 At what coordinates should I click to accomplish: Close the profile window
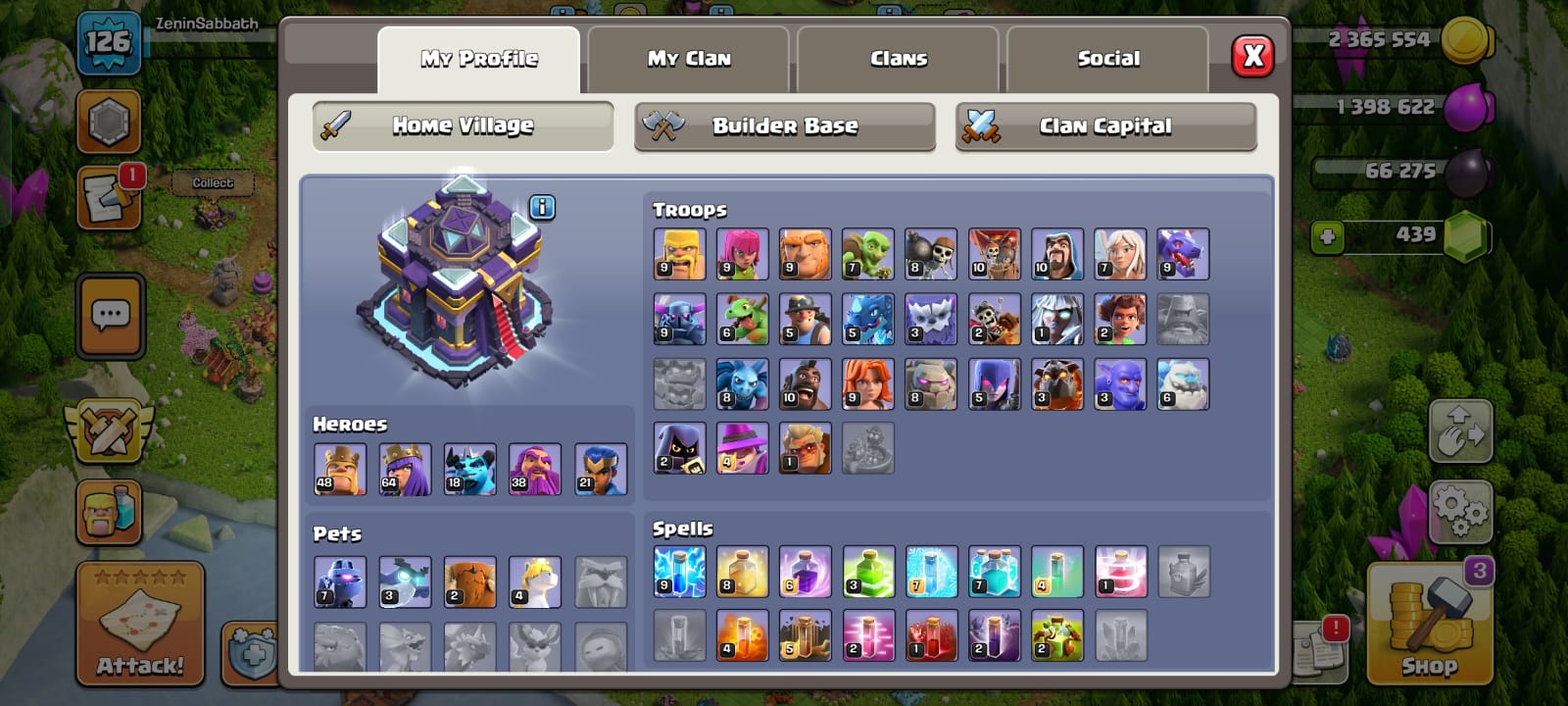click(x=1252, y=57)
